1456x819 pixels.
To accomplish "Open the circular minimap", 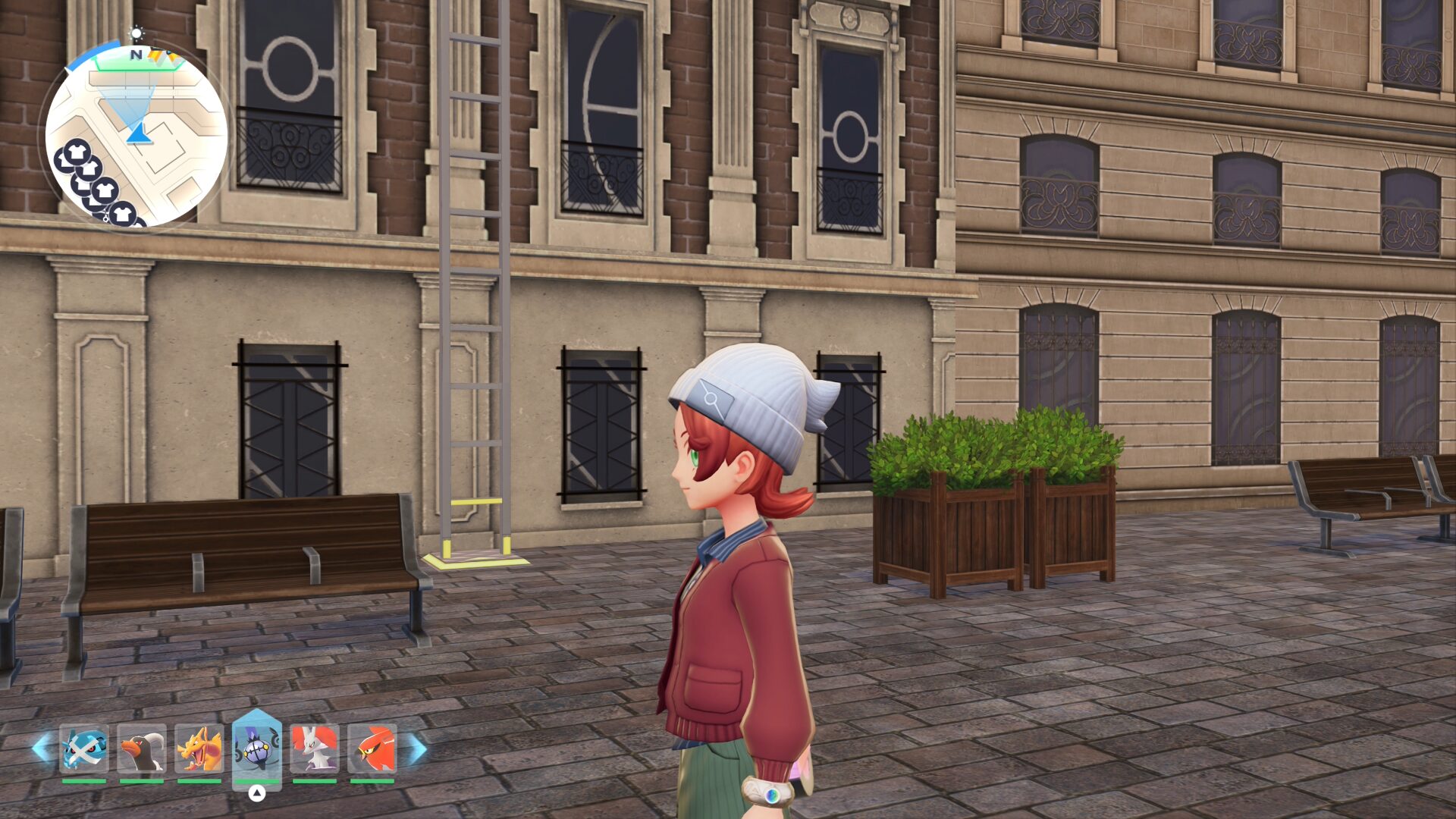I will pos(136,136).
